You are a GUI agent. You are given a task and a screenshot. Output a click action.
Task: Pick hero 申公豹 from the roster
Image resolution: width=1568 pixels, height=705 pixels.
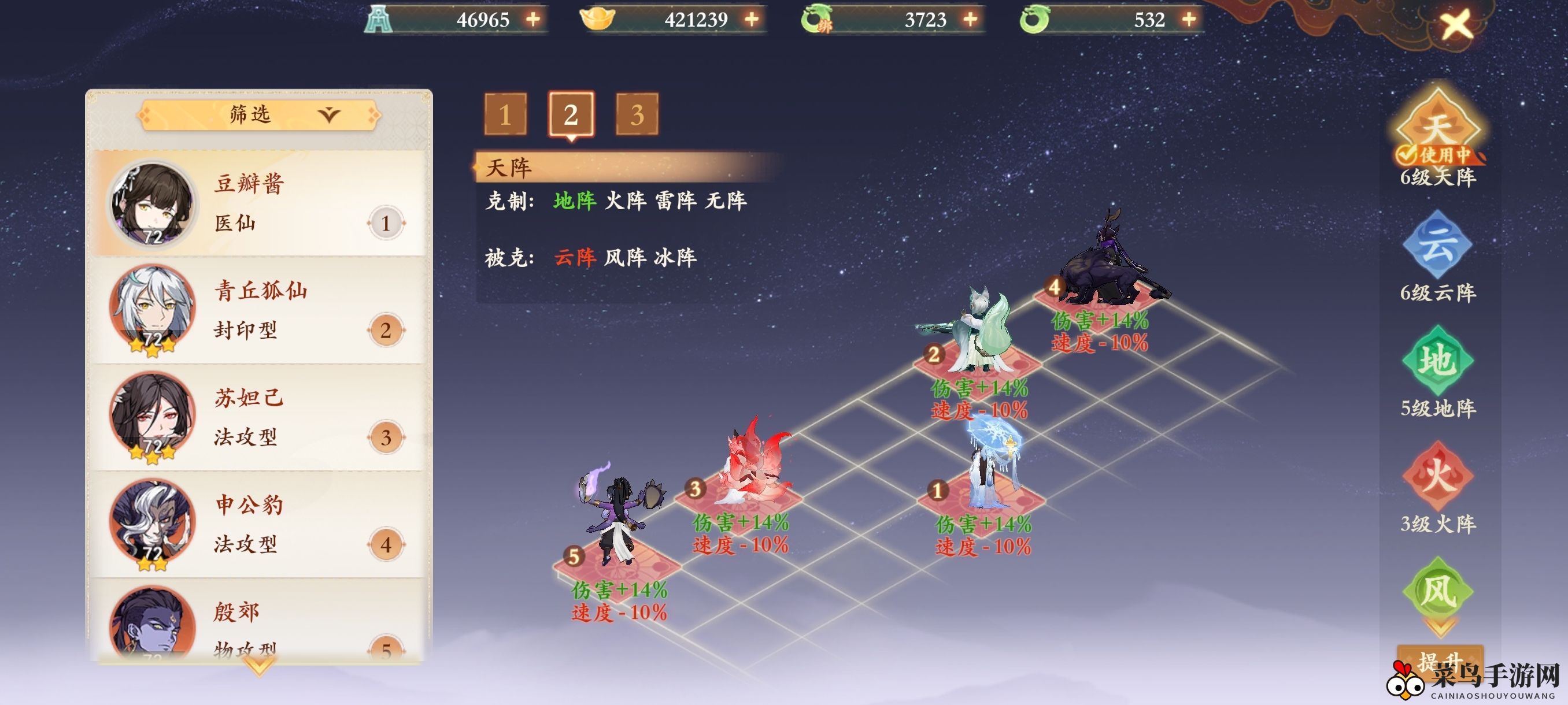pyautogui.click(x=257, y=524)
